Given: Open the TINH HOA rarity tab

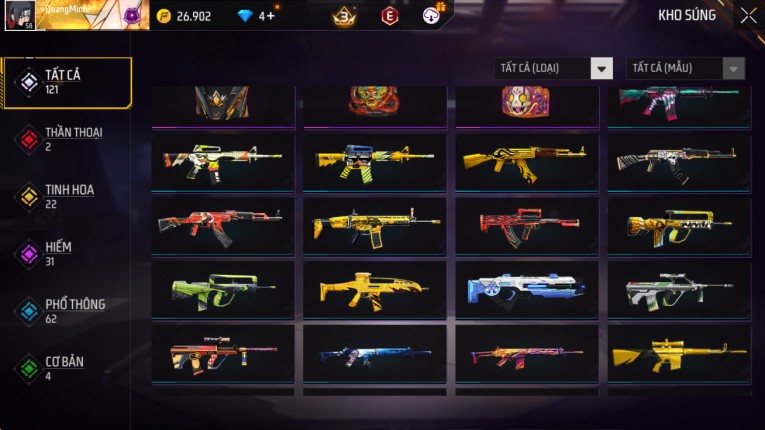Looking at the screenshot, I should [x=67, y=196].
